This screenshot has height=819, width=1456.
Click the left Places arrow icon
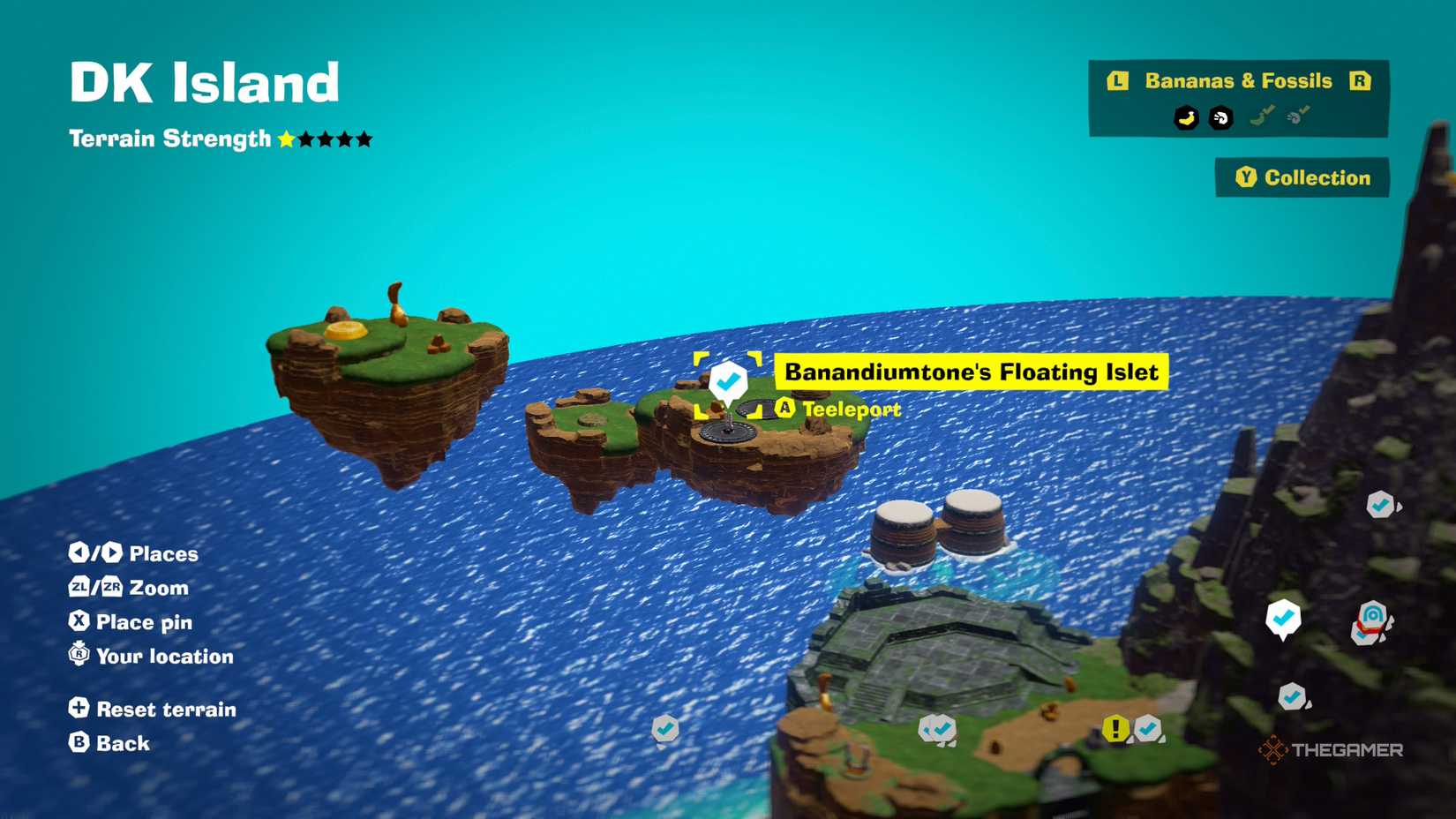(x=79, y=553)
